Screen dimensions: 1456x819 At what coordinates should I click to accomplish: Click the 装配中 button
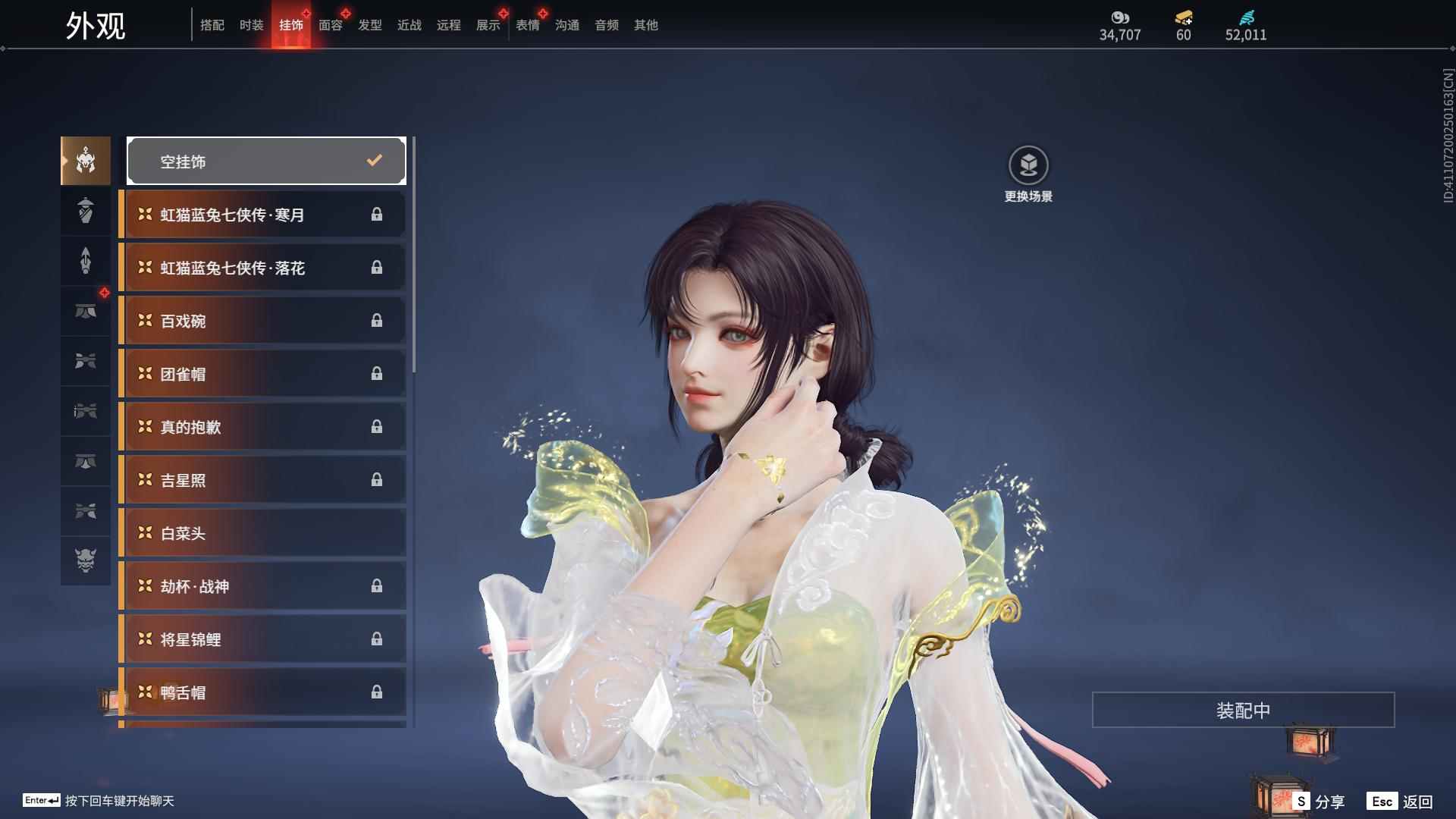[1243, 710]
